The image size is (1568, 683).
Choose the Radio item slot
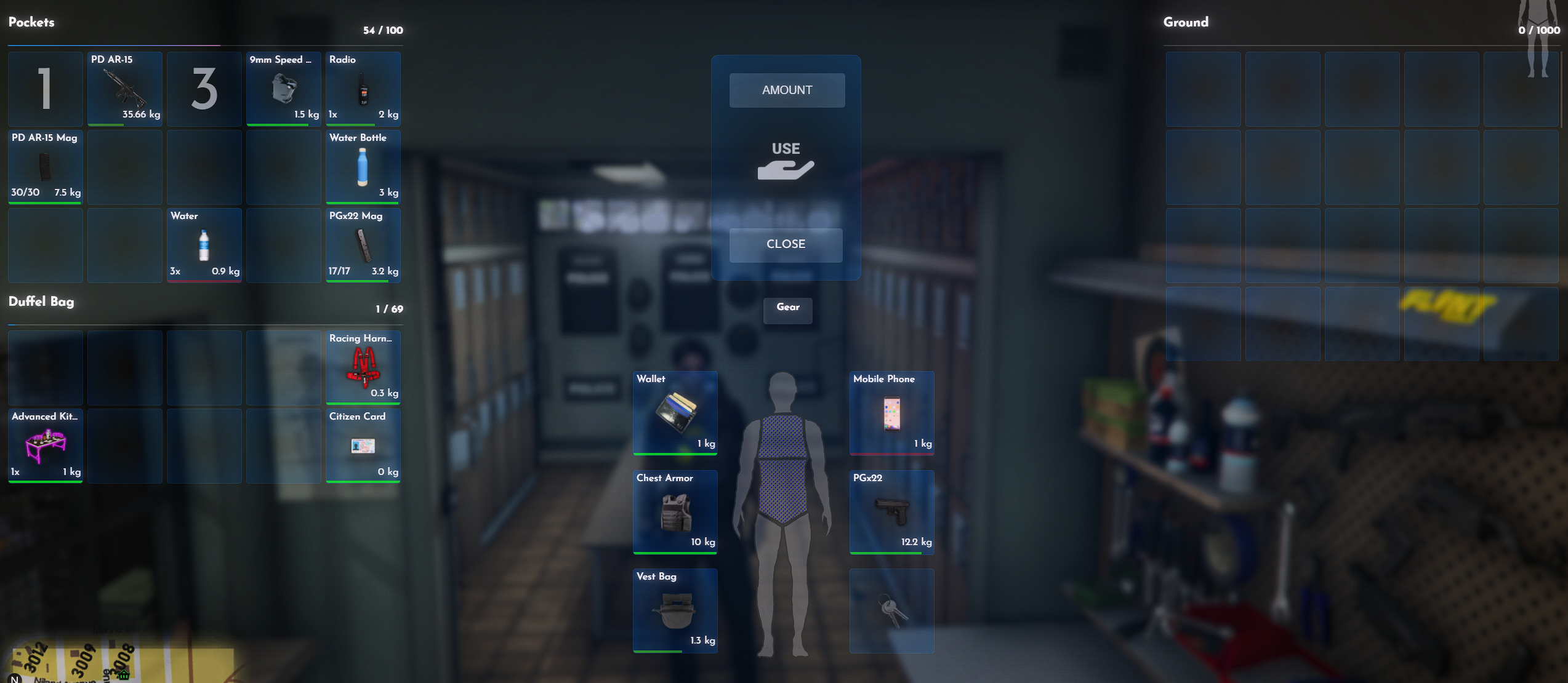click(x=363, y=89)
